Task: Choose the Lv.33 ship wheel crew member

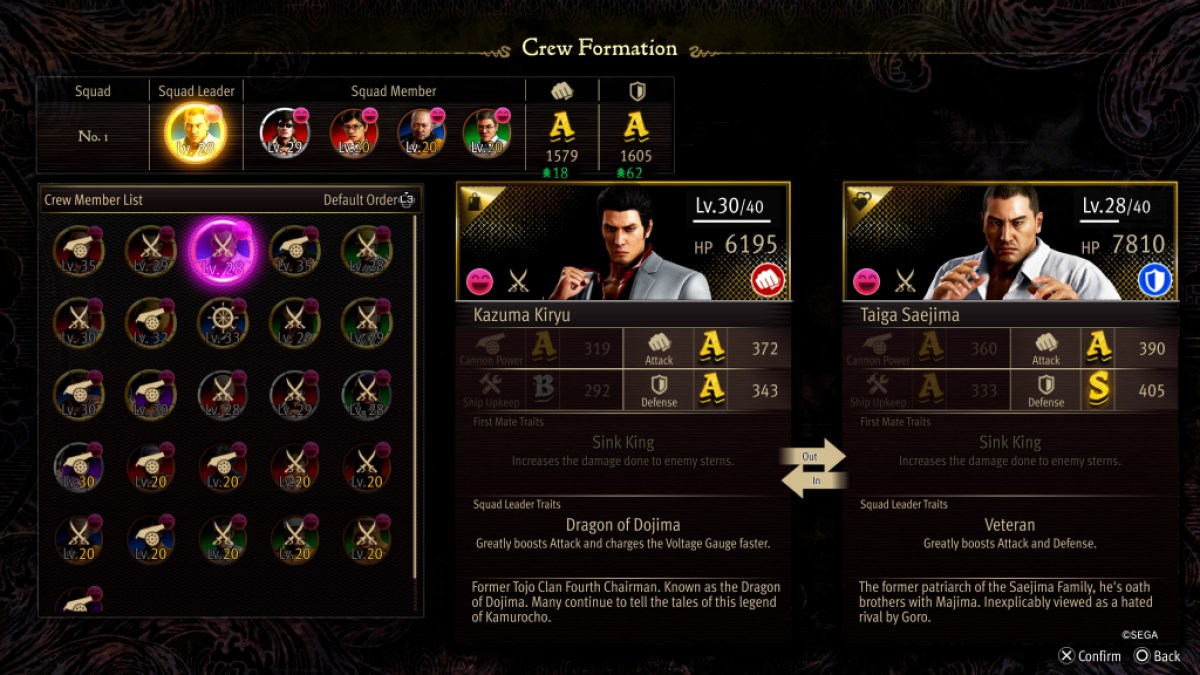Action: 220,321
